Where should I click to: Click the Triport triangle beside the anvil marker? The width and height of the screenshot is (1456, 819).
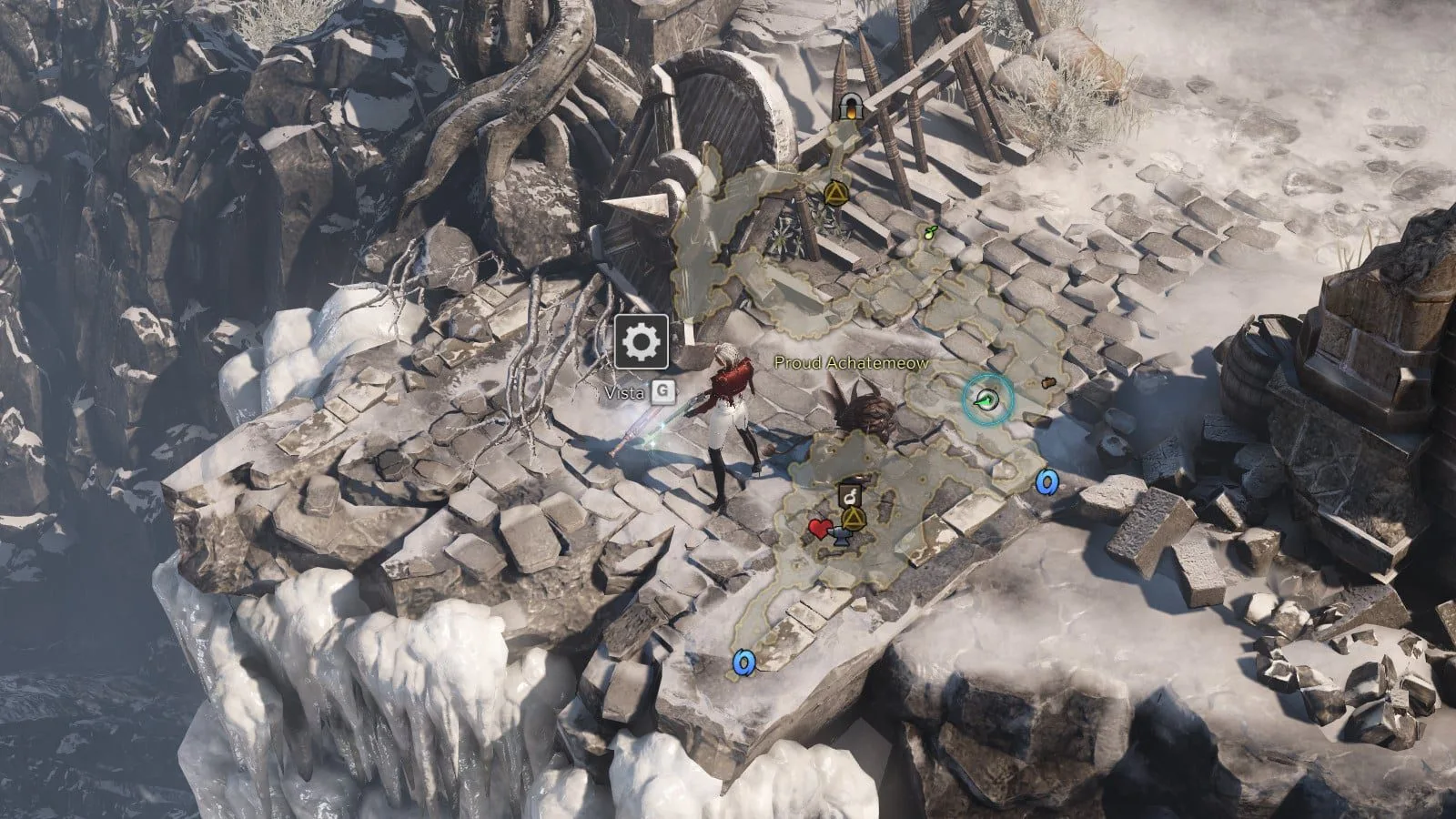click(854, 520)
